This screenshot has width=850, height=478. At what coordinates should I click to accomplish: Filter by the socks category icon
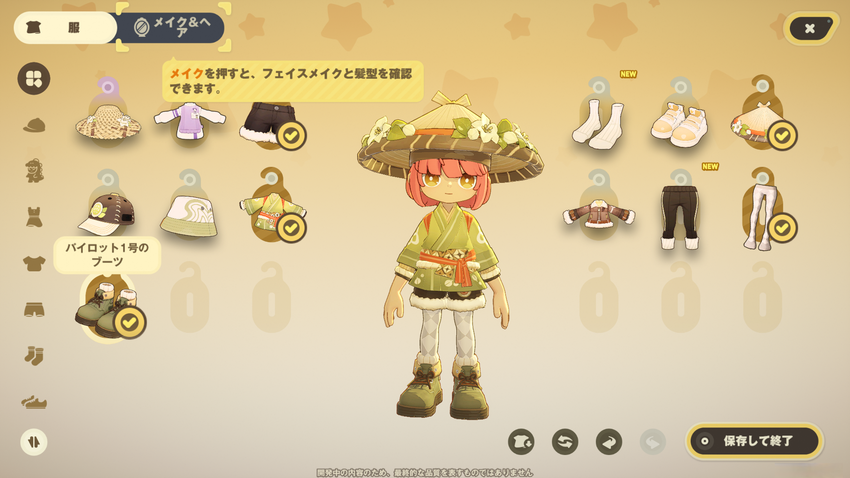pyautogui.click(x=34, y=355)
